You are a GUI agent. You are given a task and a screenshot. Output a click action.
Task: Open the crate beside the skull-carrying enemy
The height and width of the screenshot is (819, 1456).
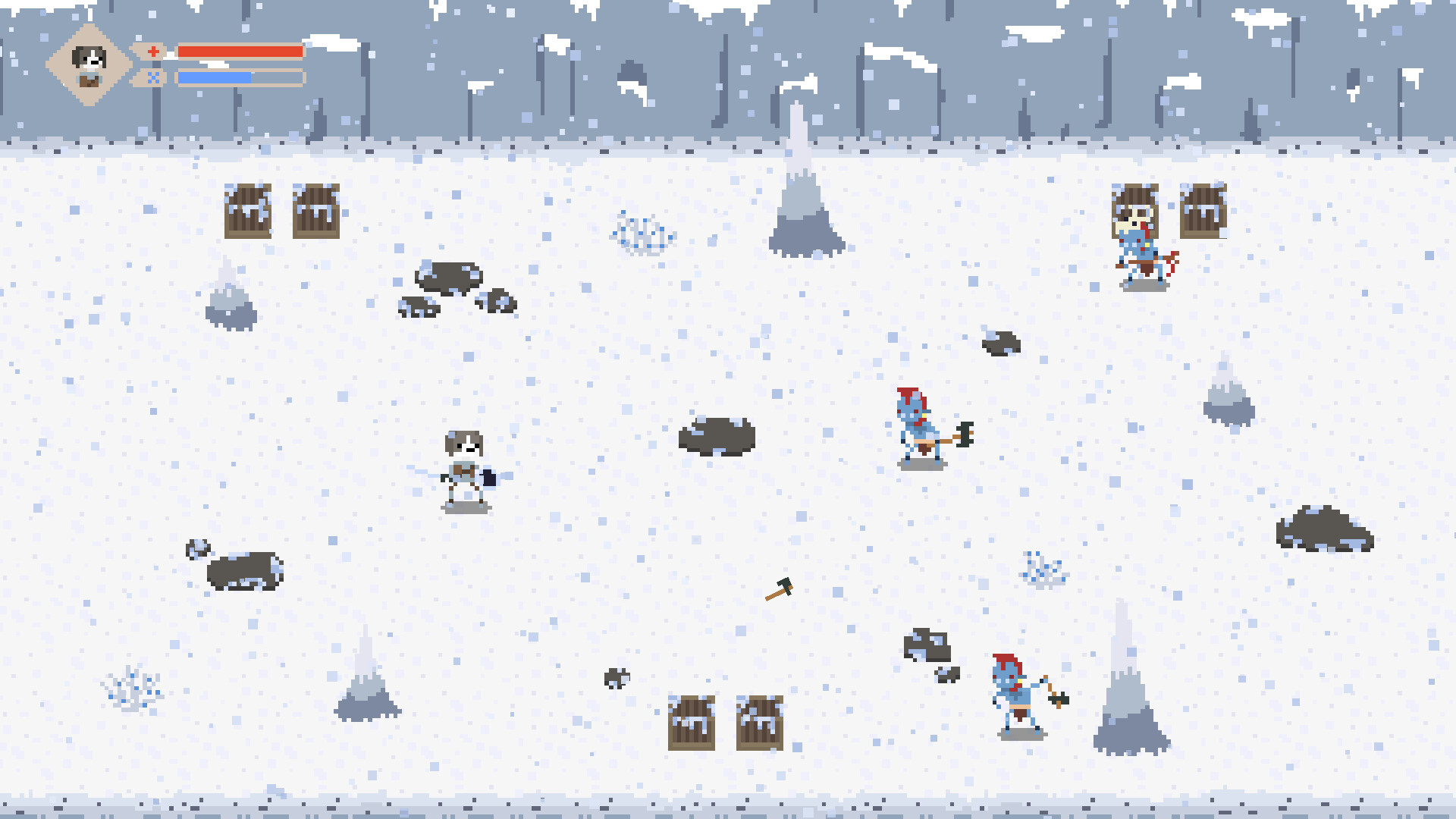pyautogui.click(x=1203, y=211)
